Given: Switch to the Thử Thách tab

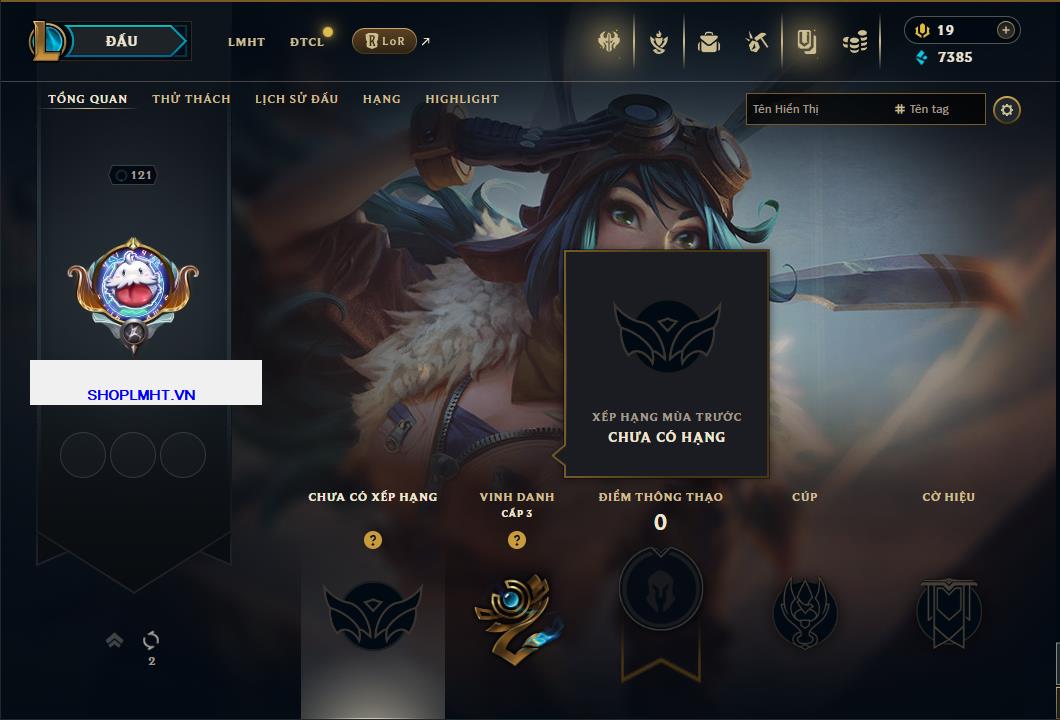Looking at the screenshot, I should pyautogui.click(x=191, y=99).
